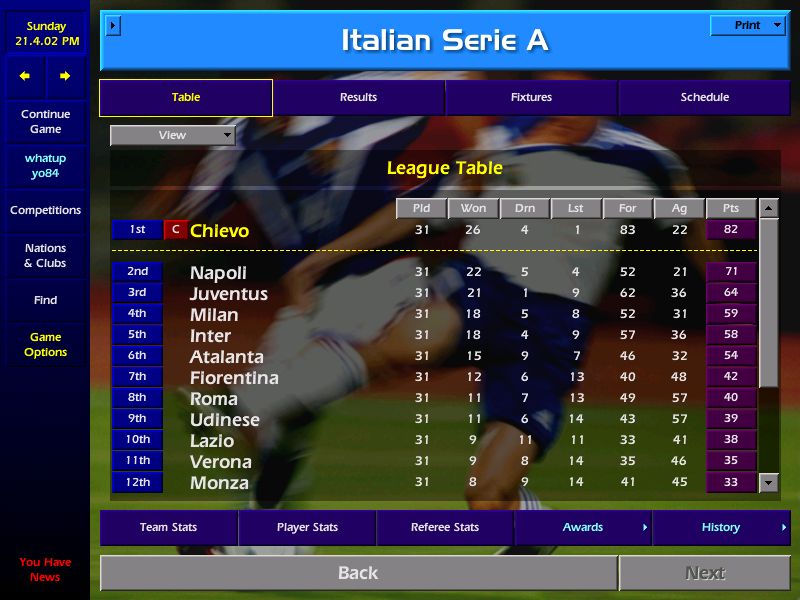
Task: Choose Find from the sidebar
Action: pyautogui.click(x=45, y=300)
